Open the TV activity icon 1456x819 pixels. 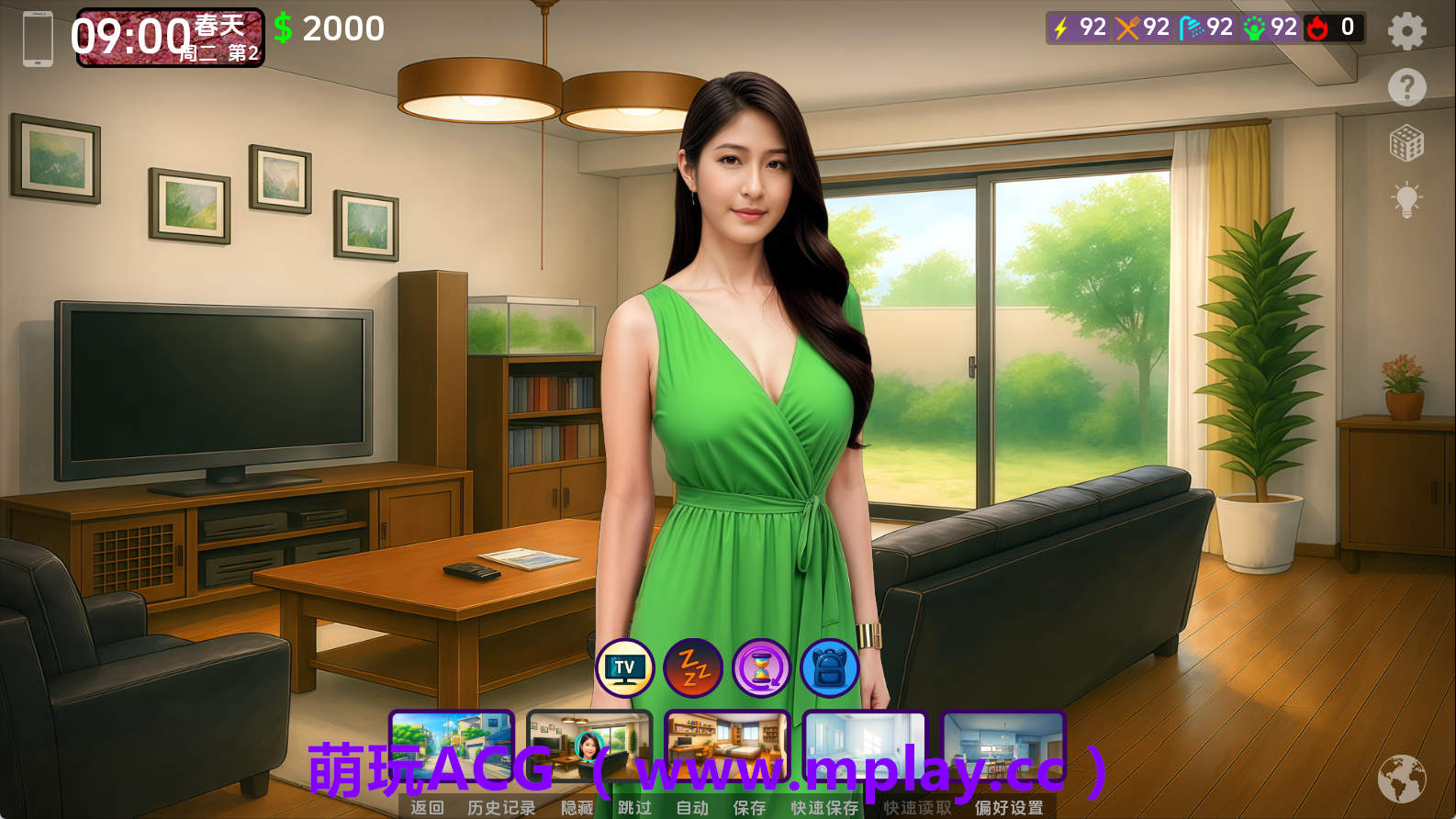623,668
